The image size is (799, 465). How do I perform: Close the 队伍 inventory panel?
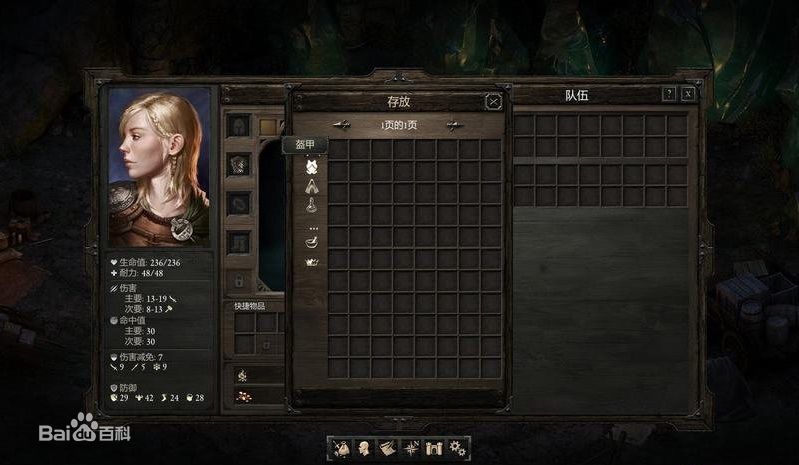click(x=688, y=94)
